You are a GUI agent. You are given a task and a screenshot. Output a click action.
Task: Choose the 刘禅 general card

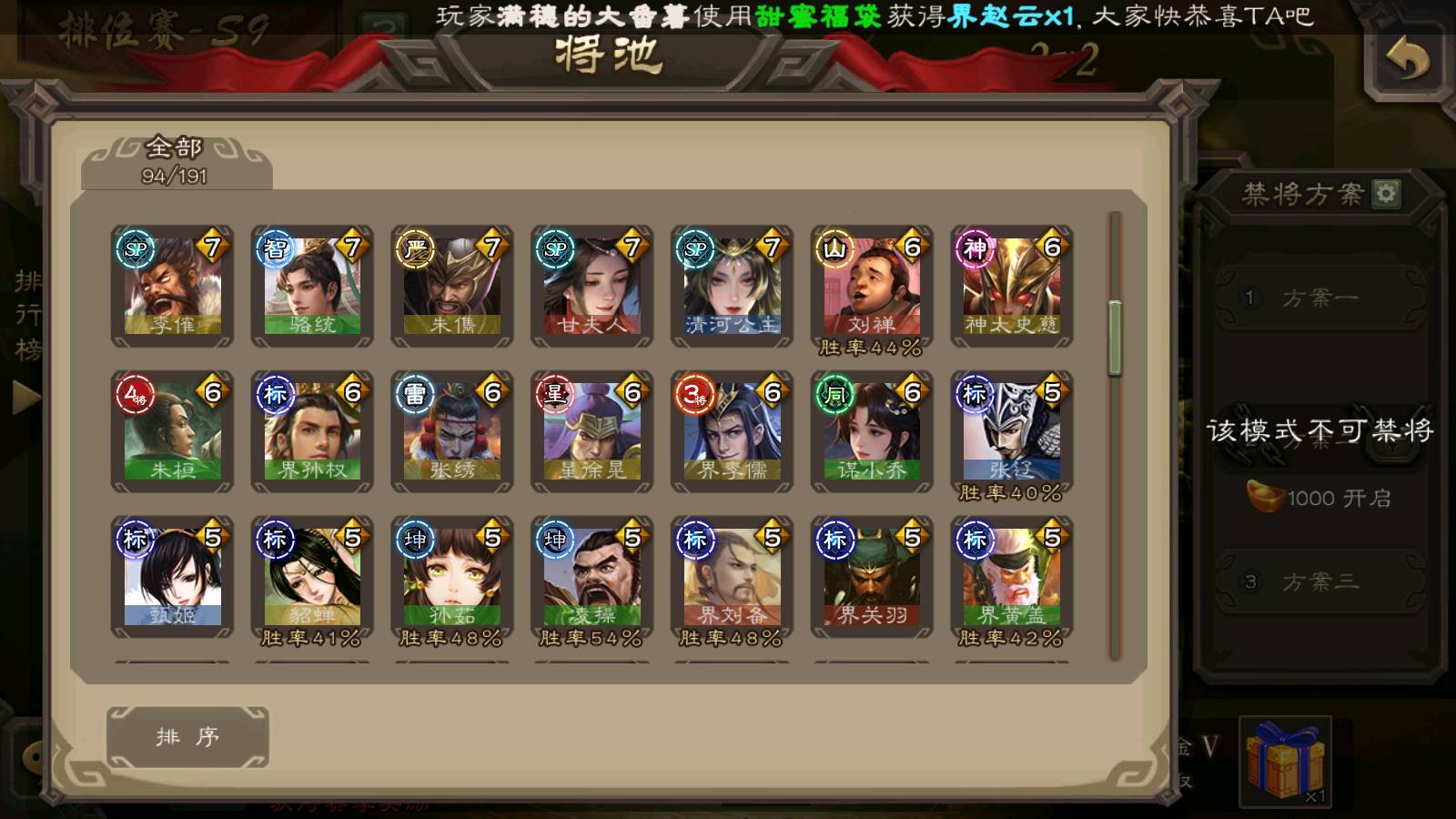pos(872,286)
